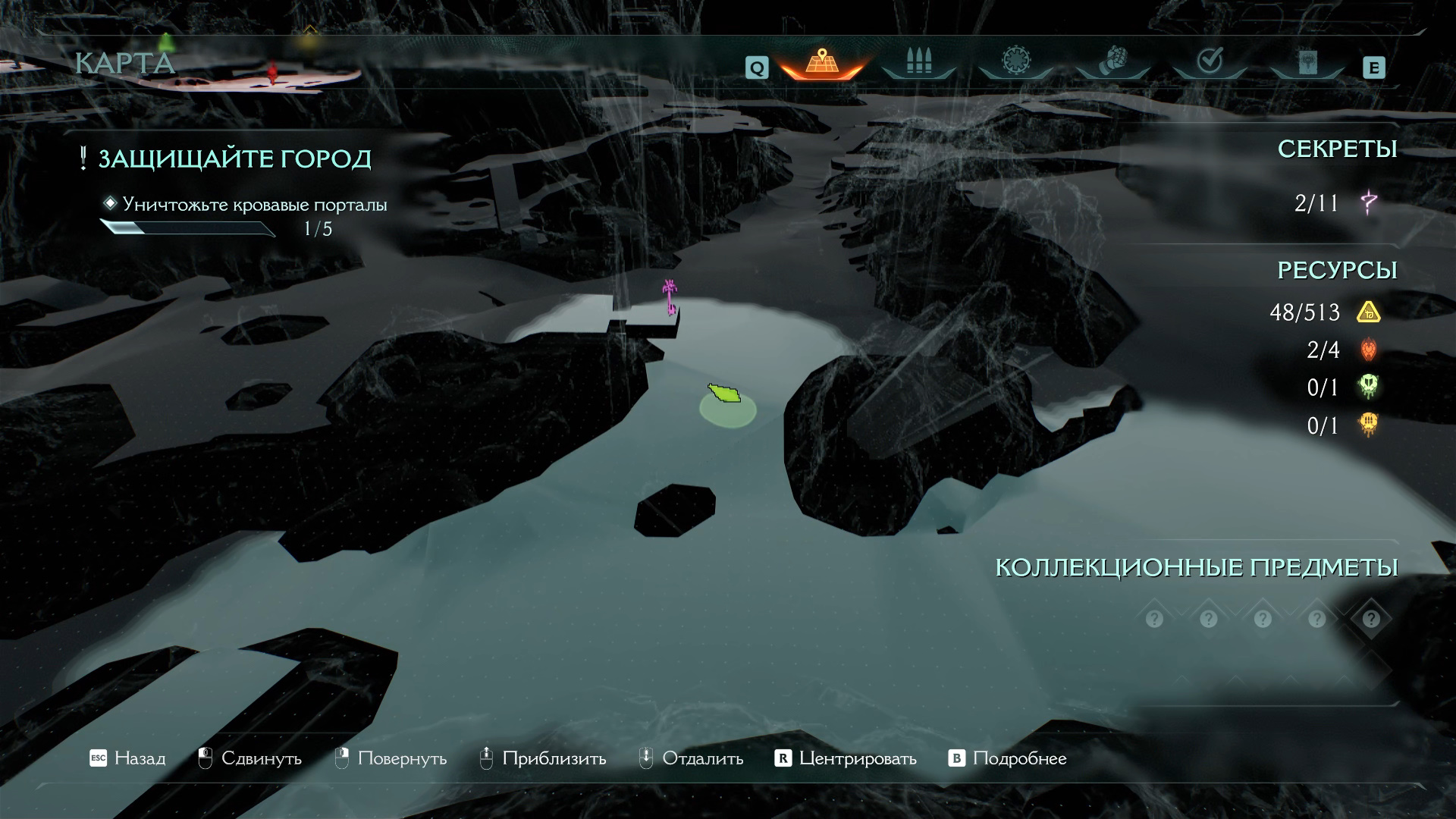The height and width of the screenshot is (819, 1456).
Task: Click the green skull resource icon
Action: (x=1369, y=387)
